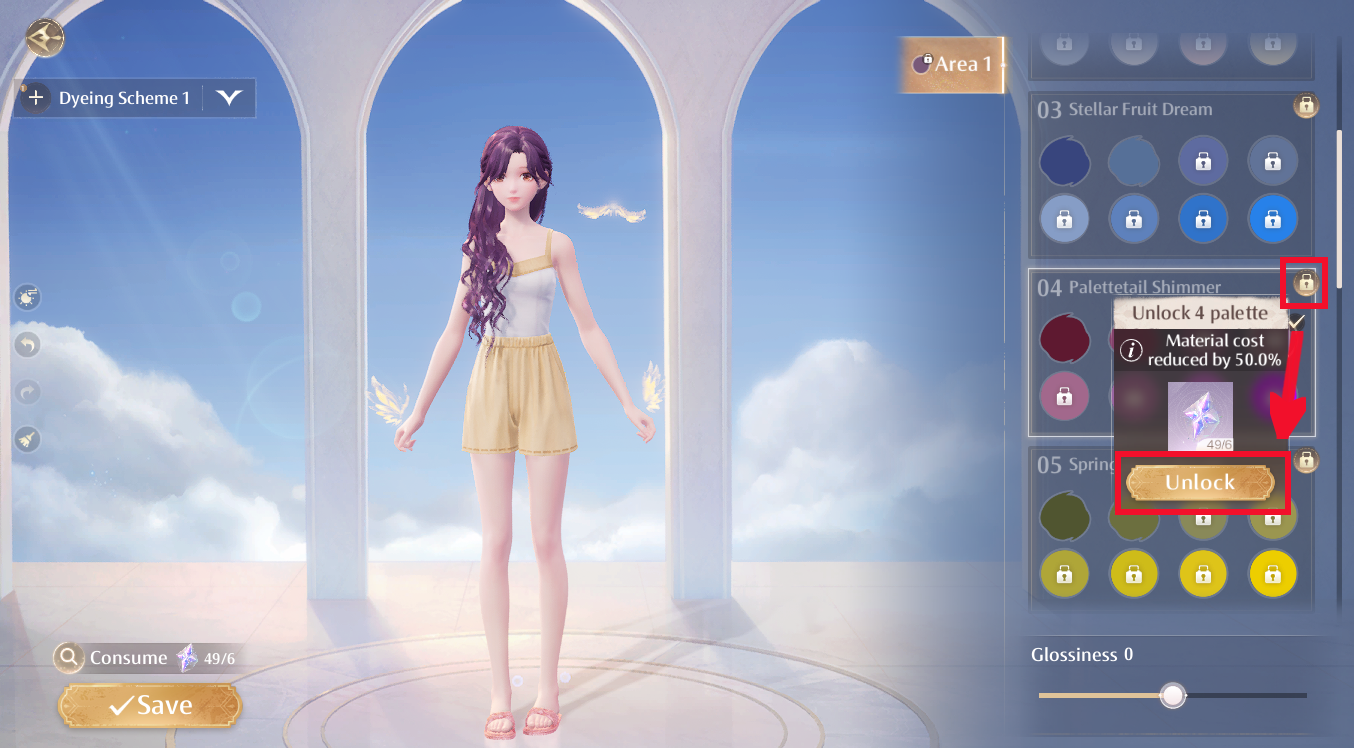Click the plus to add a new dyeing scheme
This screenshot has height=748, width=1354.
[x=34, y=97]
